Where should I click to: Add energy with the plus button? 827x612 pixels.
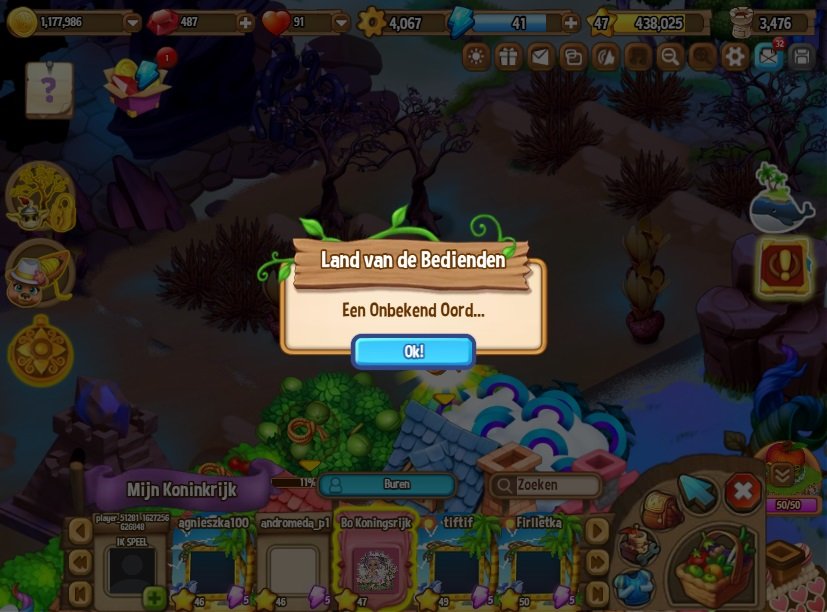(x=570, y=22)
